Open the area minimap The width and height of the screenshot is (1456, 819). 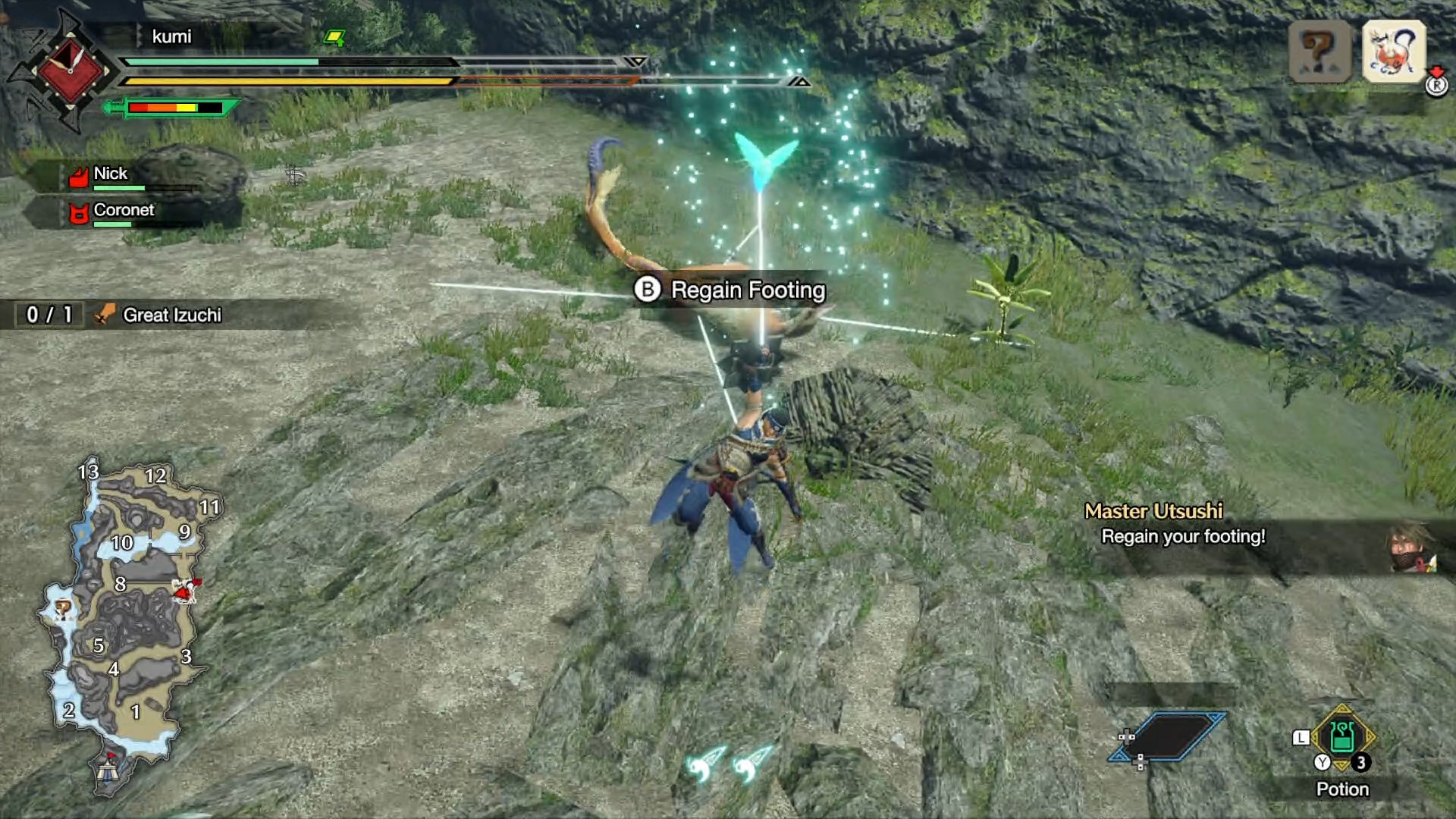pos(125,622)
